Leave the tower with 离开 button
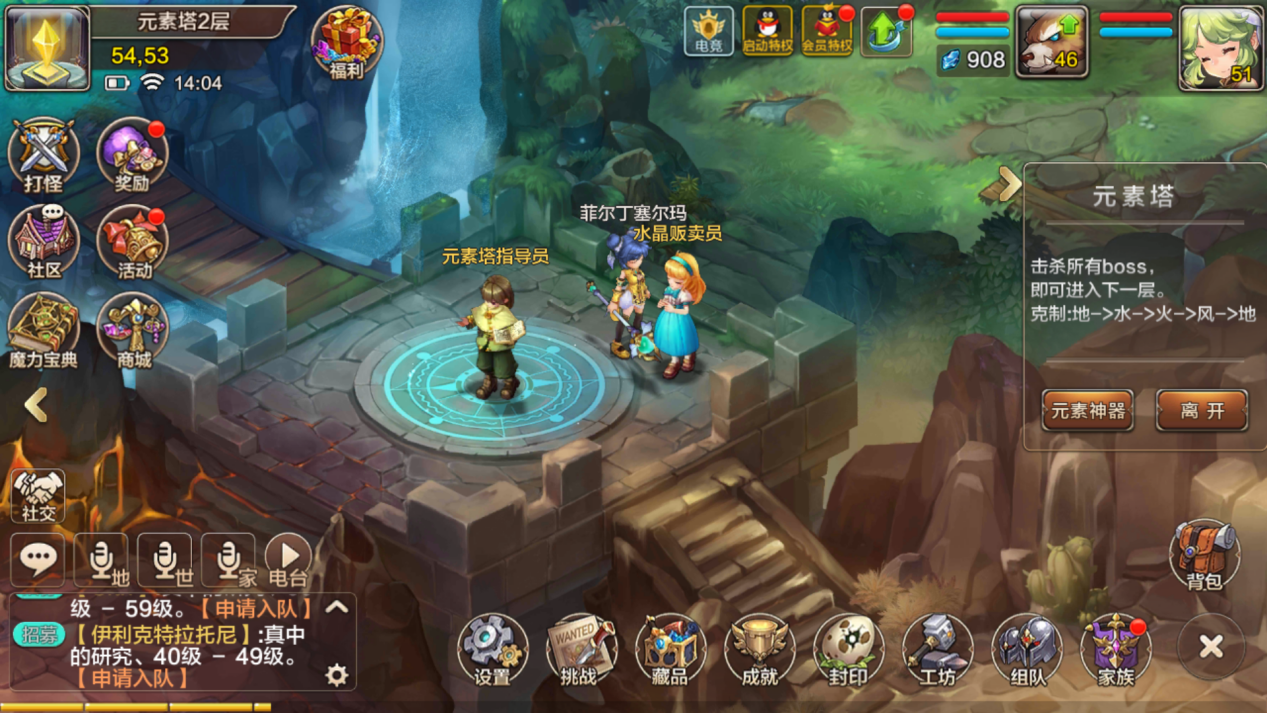The width and height of the screenshot is (1267, 713). pyautogui.click(x=1202, y=410)
